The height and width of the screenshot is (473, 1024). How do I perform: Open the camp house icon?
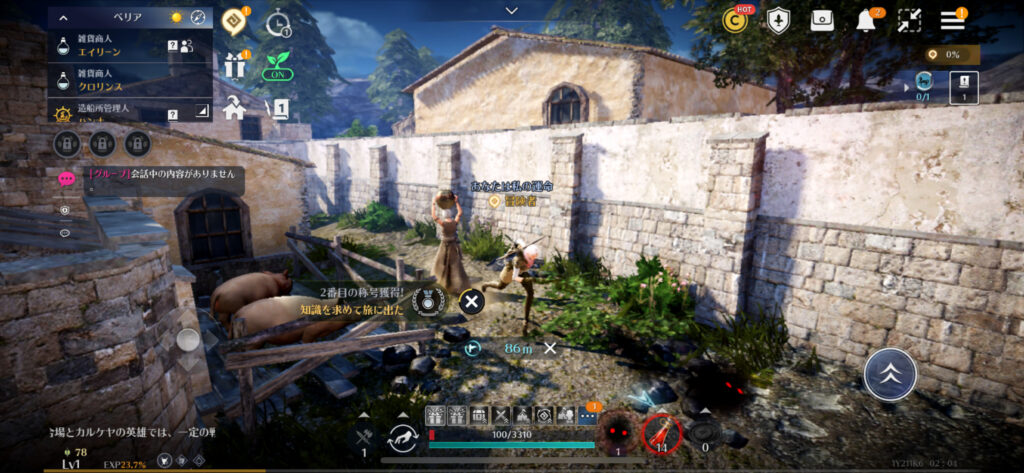(235, 107)
